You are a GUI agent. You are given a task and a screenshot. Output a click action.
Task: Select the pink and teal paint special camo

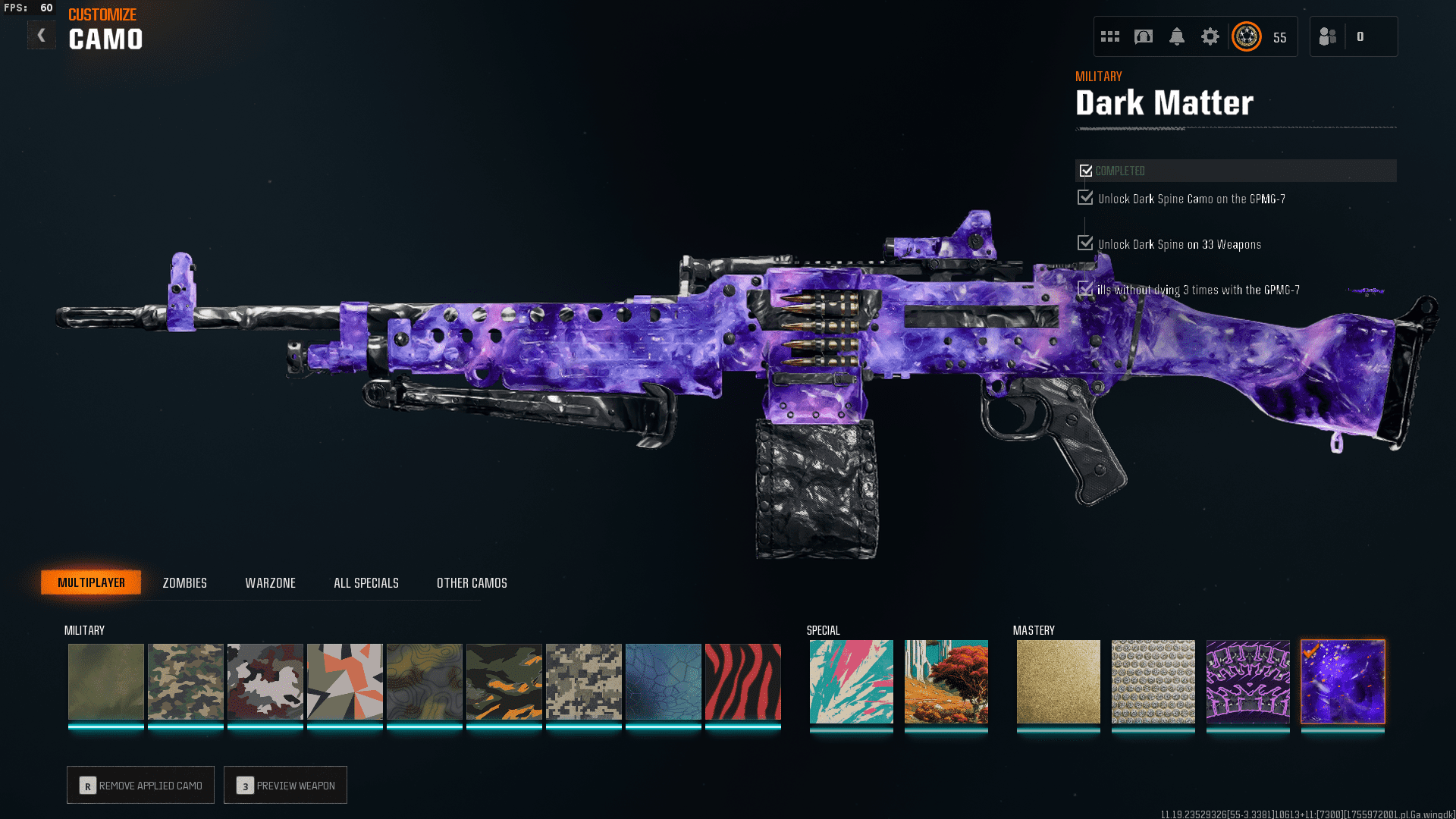pyautogui.click(x=851, y=681)
